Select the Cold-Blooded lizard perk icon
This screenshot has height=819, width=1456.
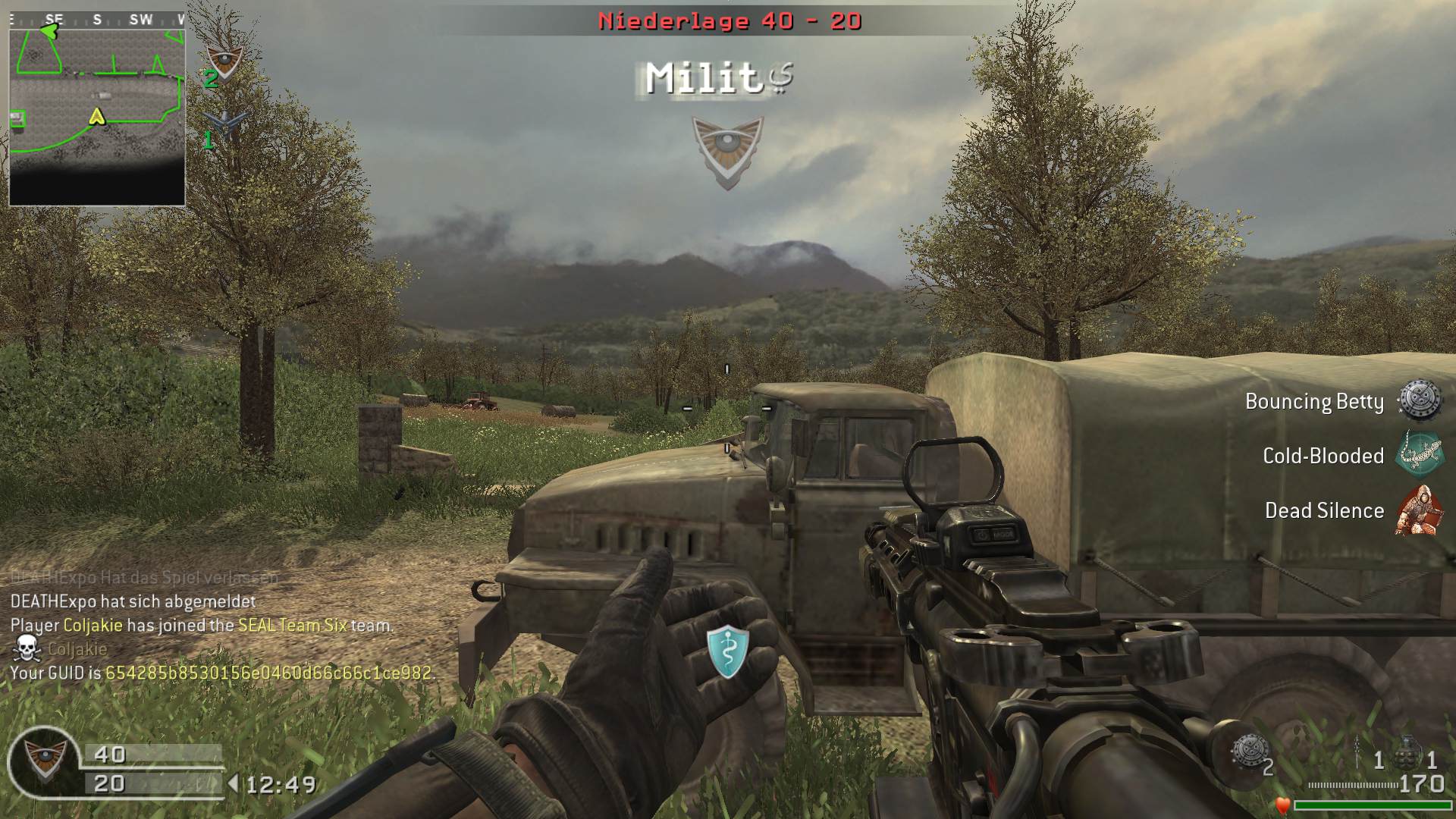click(x=1419, y=455)
